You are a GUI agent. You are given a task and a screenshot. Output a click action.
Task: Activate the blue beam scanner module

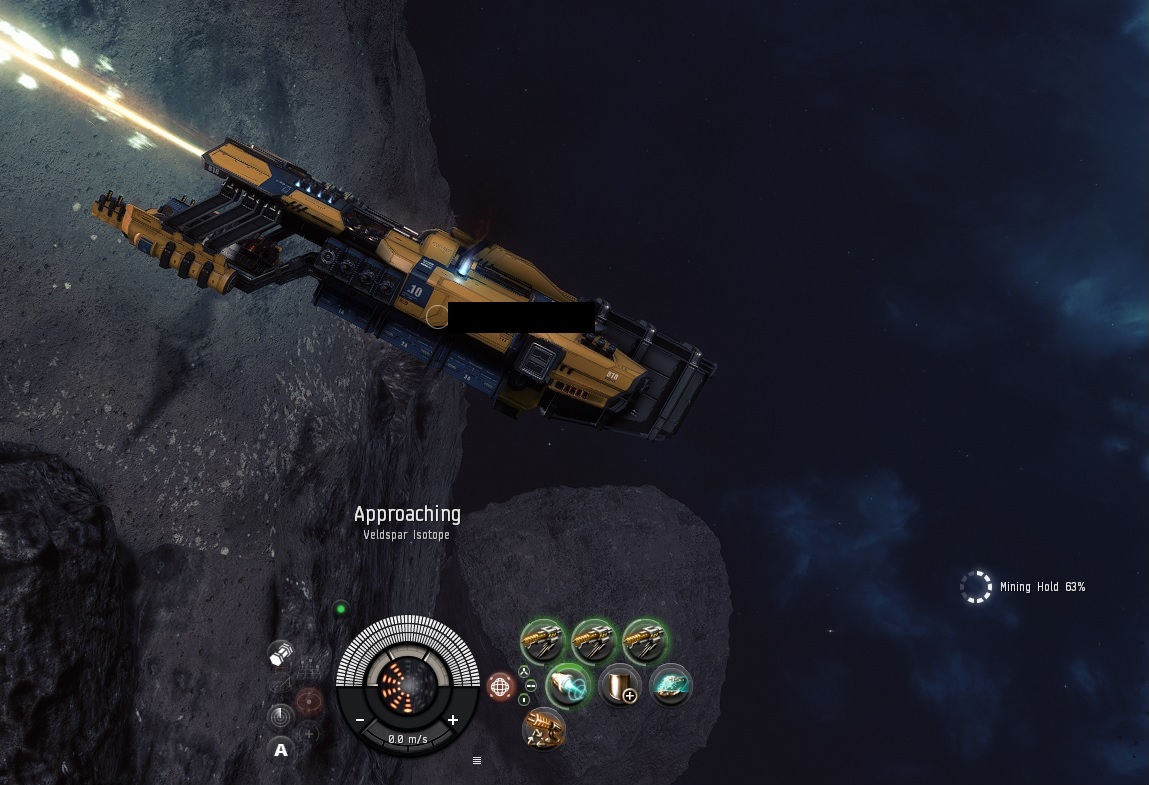coord(569,685)
